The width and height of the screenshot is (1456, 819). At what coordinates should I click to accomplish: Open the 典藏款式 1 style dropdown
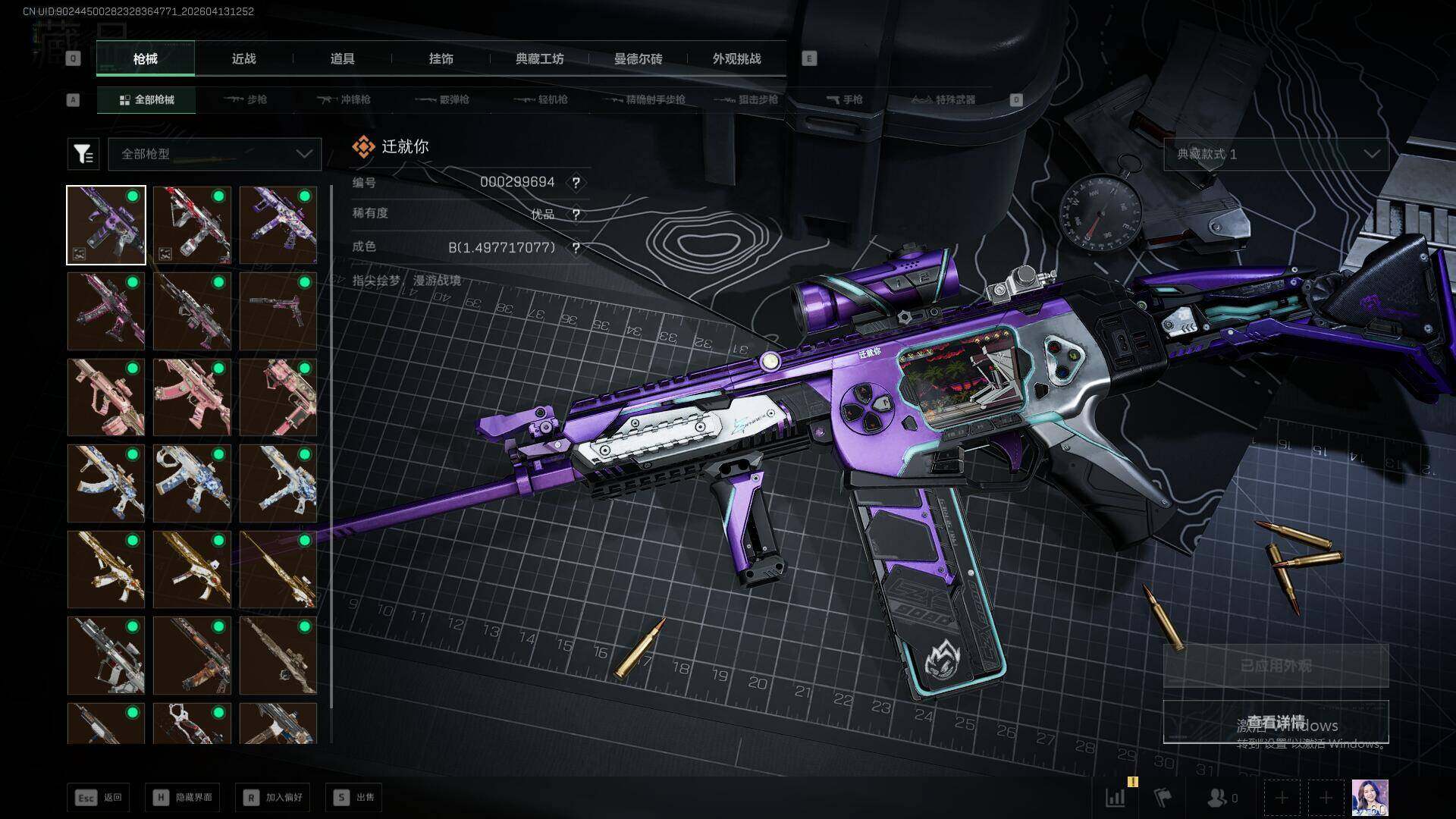[x=1276, y=154]
